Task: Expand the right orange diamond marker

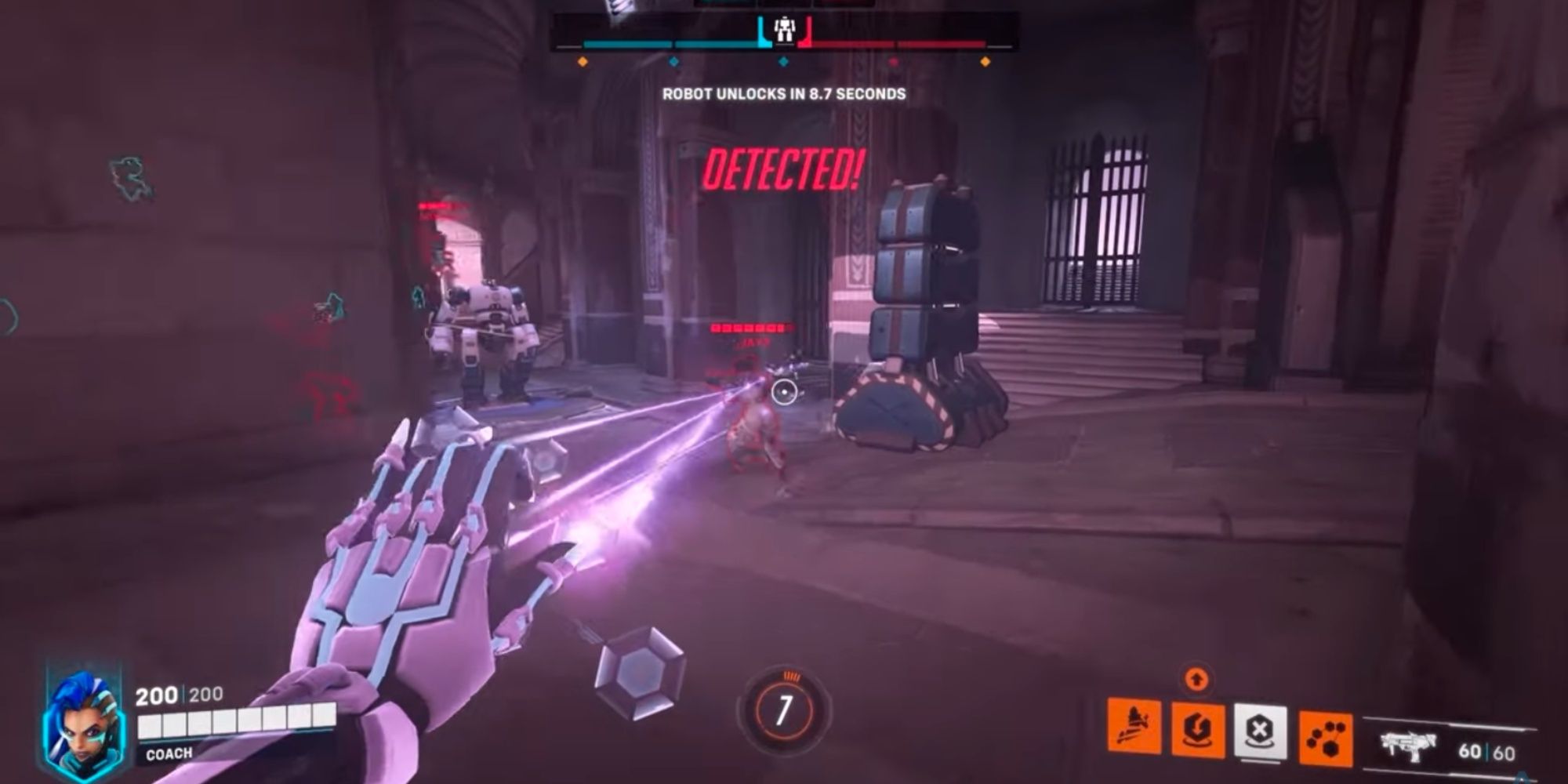Action: coord(985,63)
